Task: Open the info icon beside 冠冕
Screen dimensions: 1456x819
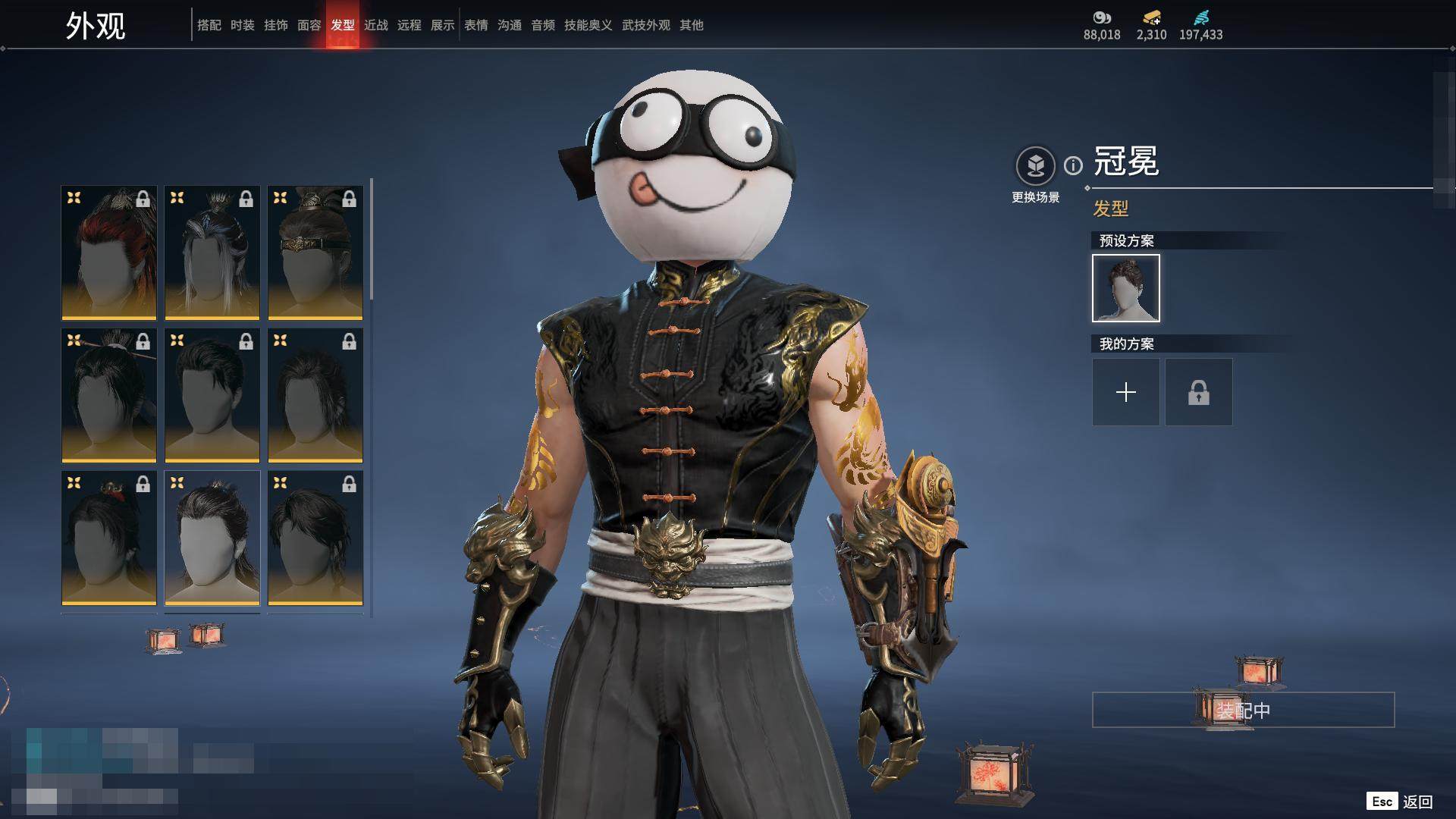Action: pyautogui.click(x=1073, y=165)
